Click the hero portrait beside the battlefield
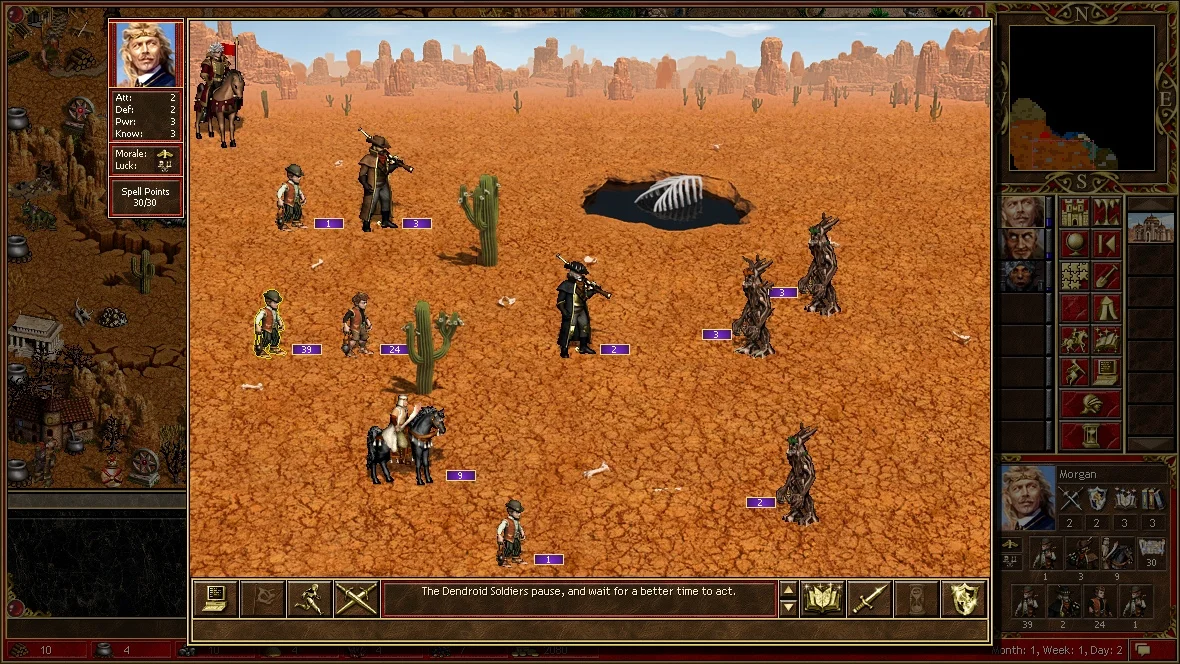1180x664 pixels. [146, 54]
